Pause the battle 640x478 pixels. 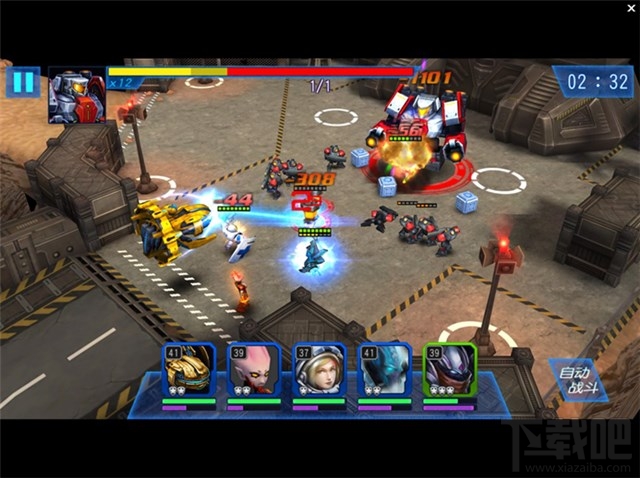22,82
